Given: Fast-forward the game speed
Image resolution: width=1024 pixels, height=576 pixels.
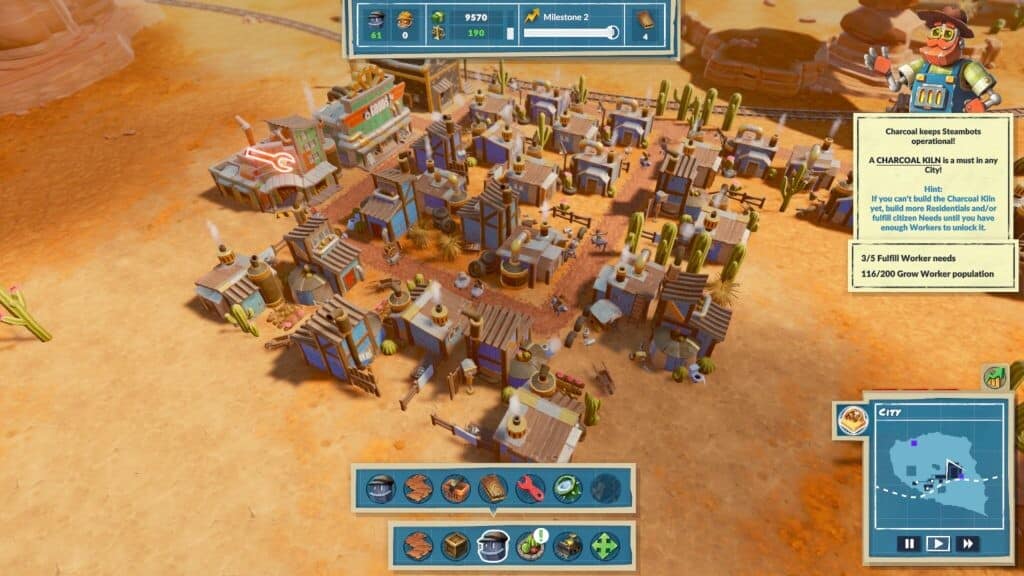Looking at the screenshot, I should (967, 544).
